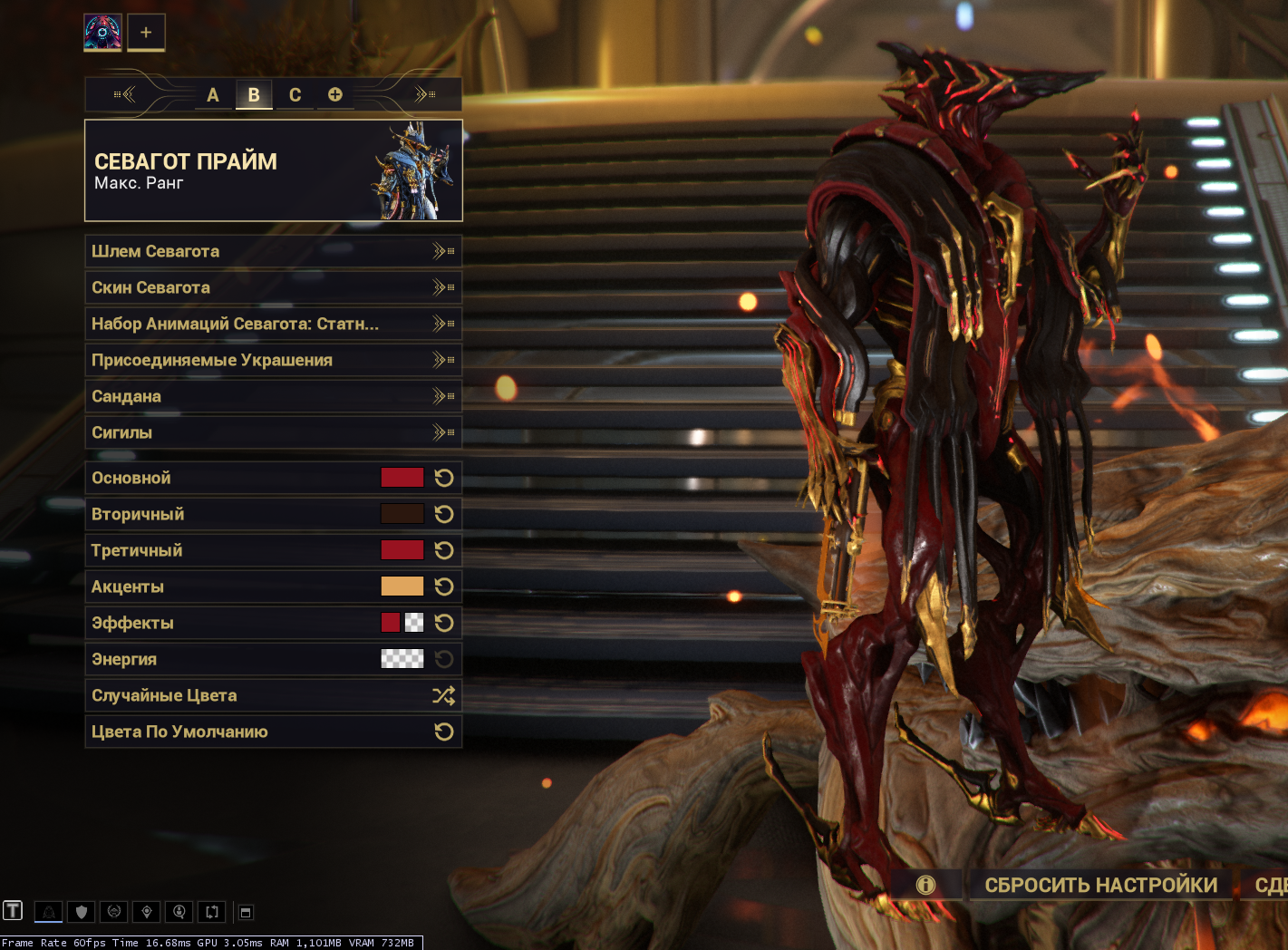Open the info icon button
The width and height of the screenshot is (1288, 950).
925,885
